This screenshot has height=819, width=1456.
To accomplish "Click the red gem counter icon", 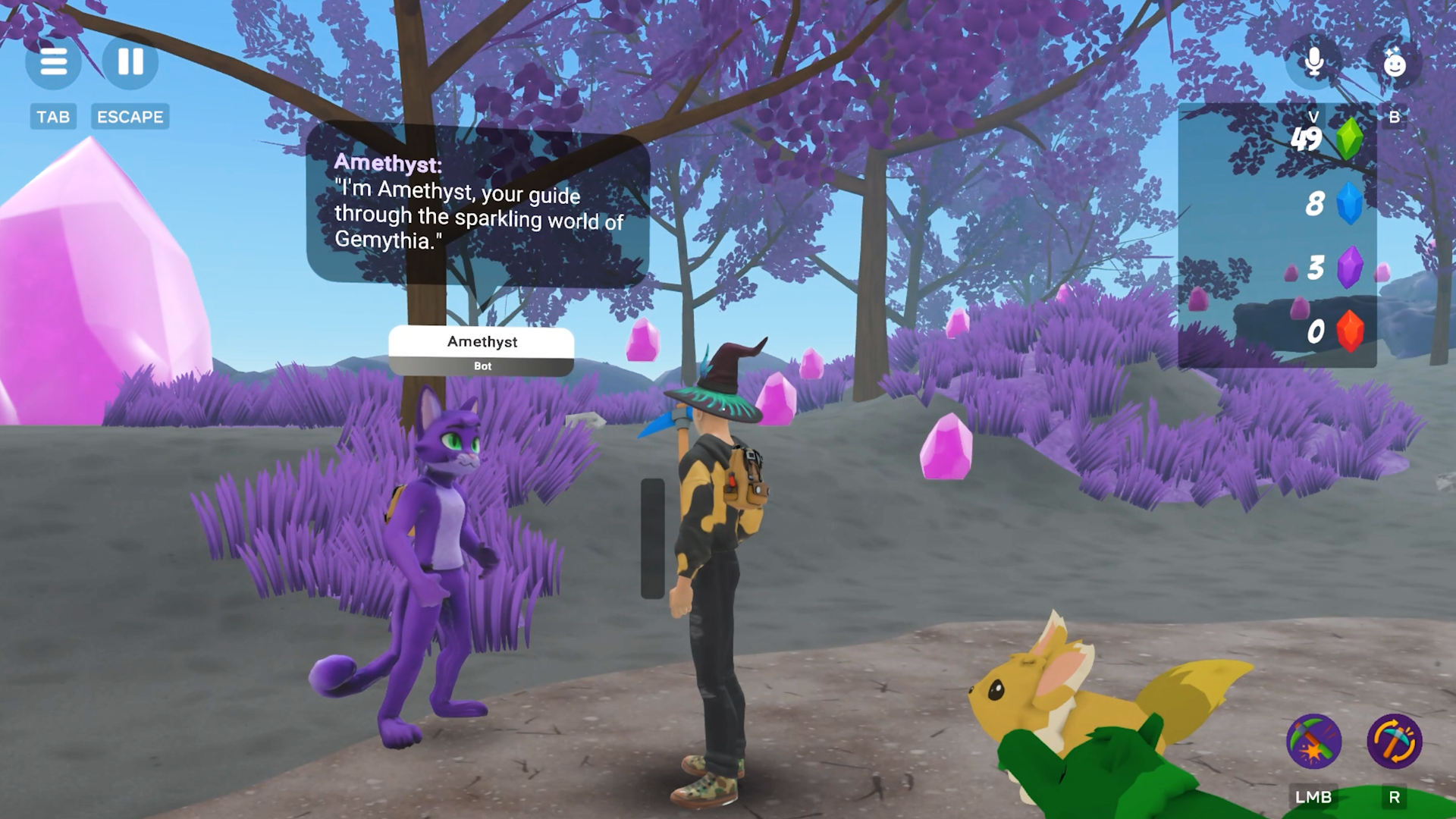I will [x=1349, y=331].
